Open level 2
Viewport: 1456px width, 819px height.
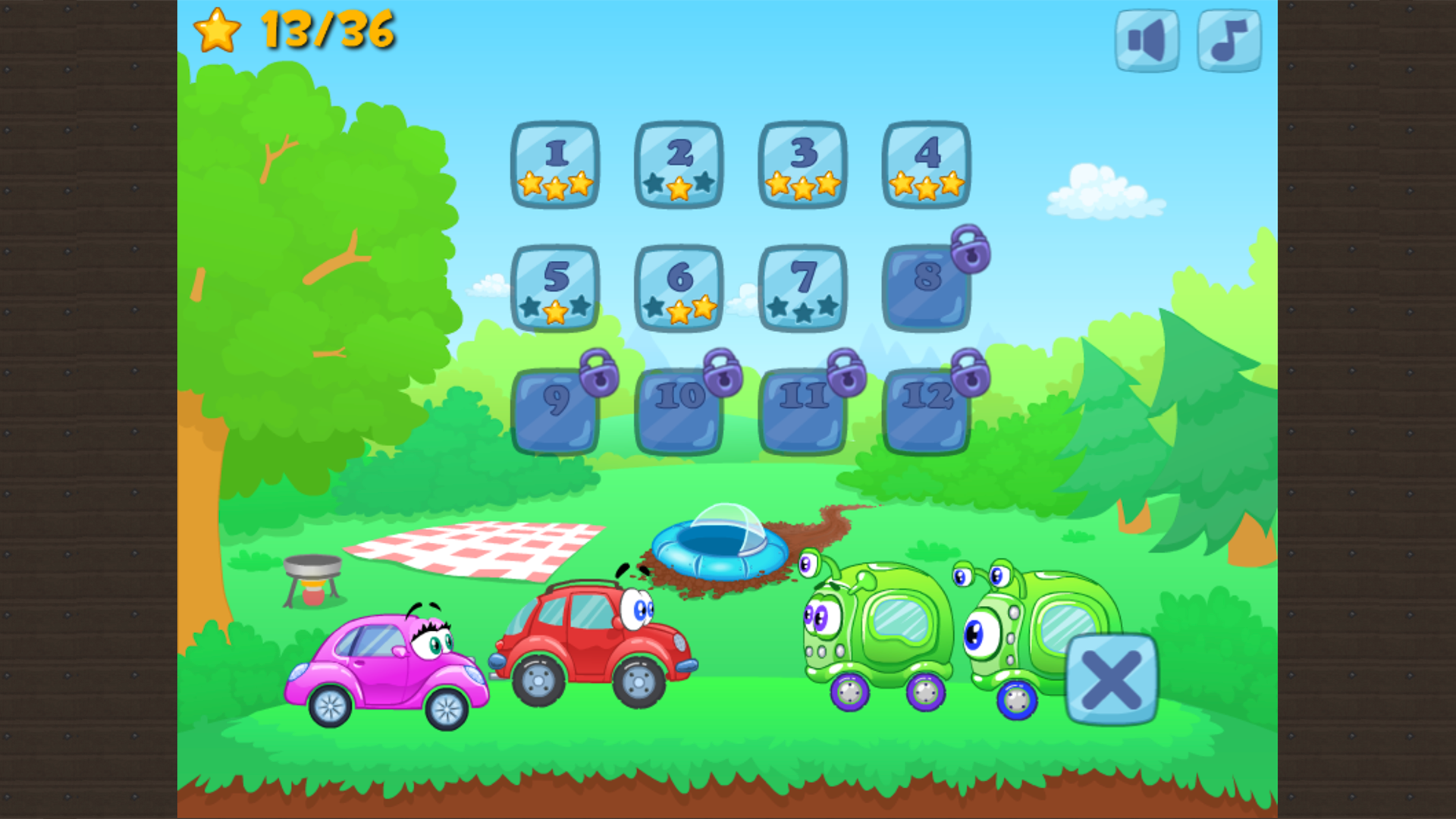tap(679, 165)
